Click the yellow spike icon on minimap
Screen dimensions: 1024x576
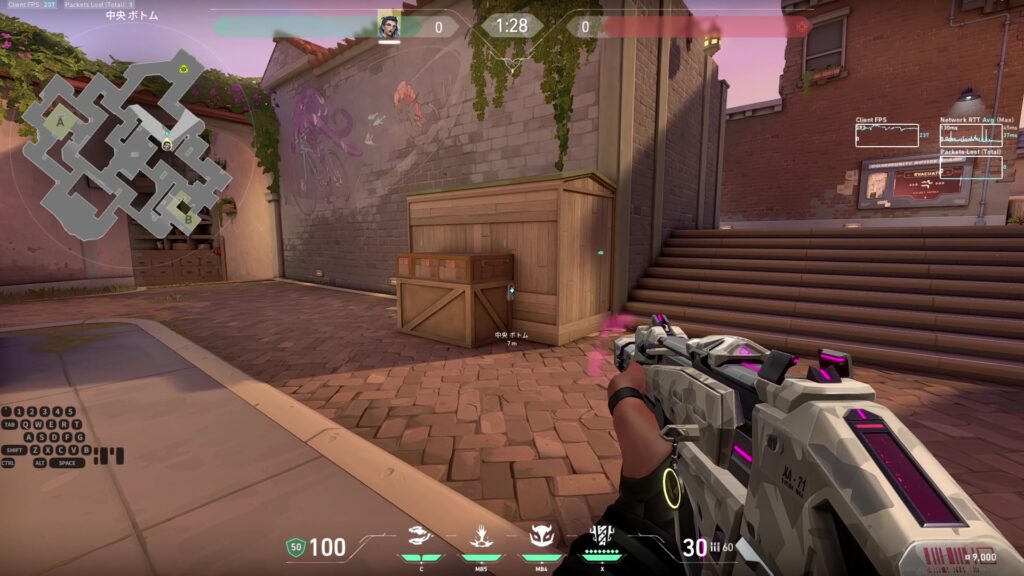185,69
